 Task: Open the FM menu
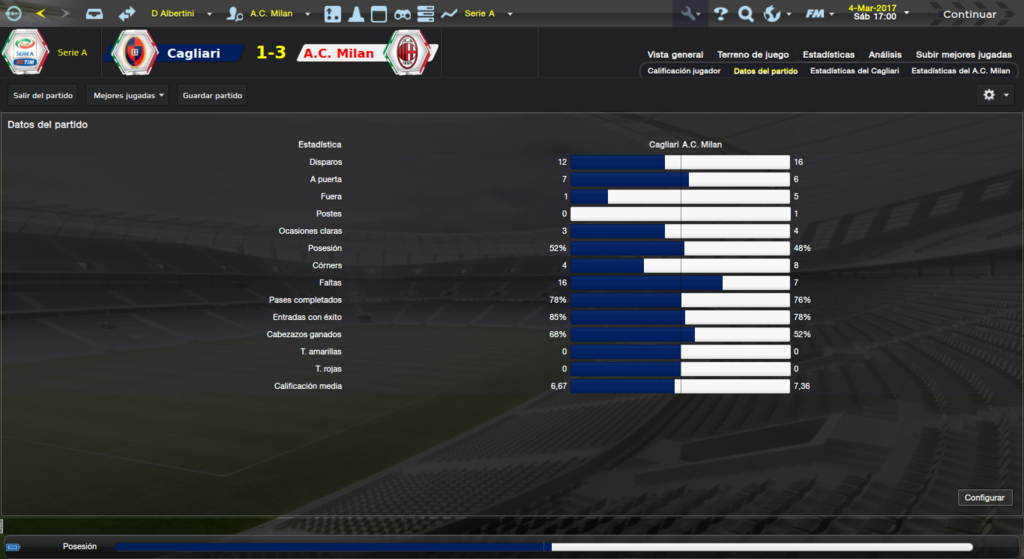click(819, 14)
